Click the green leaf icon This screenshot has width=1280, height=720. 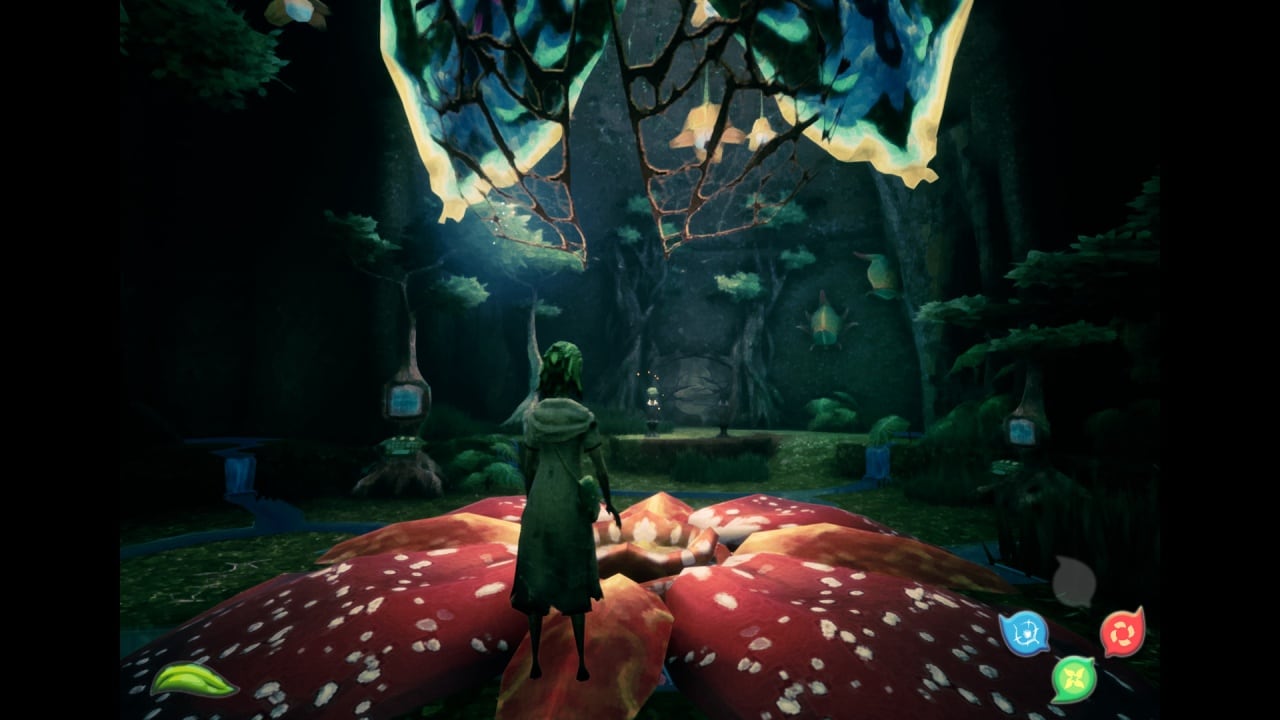(193, 680)
